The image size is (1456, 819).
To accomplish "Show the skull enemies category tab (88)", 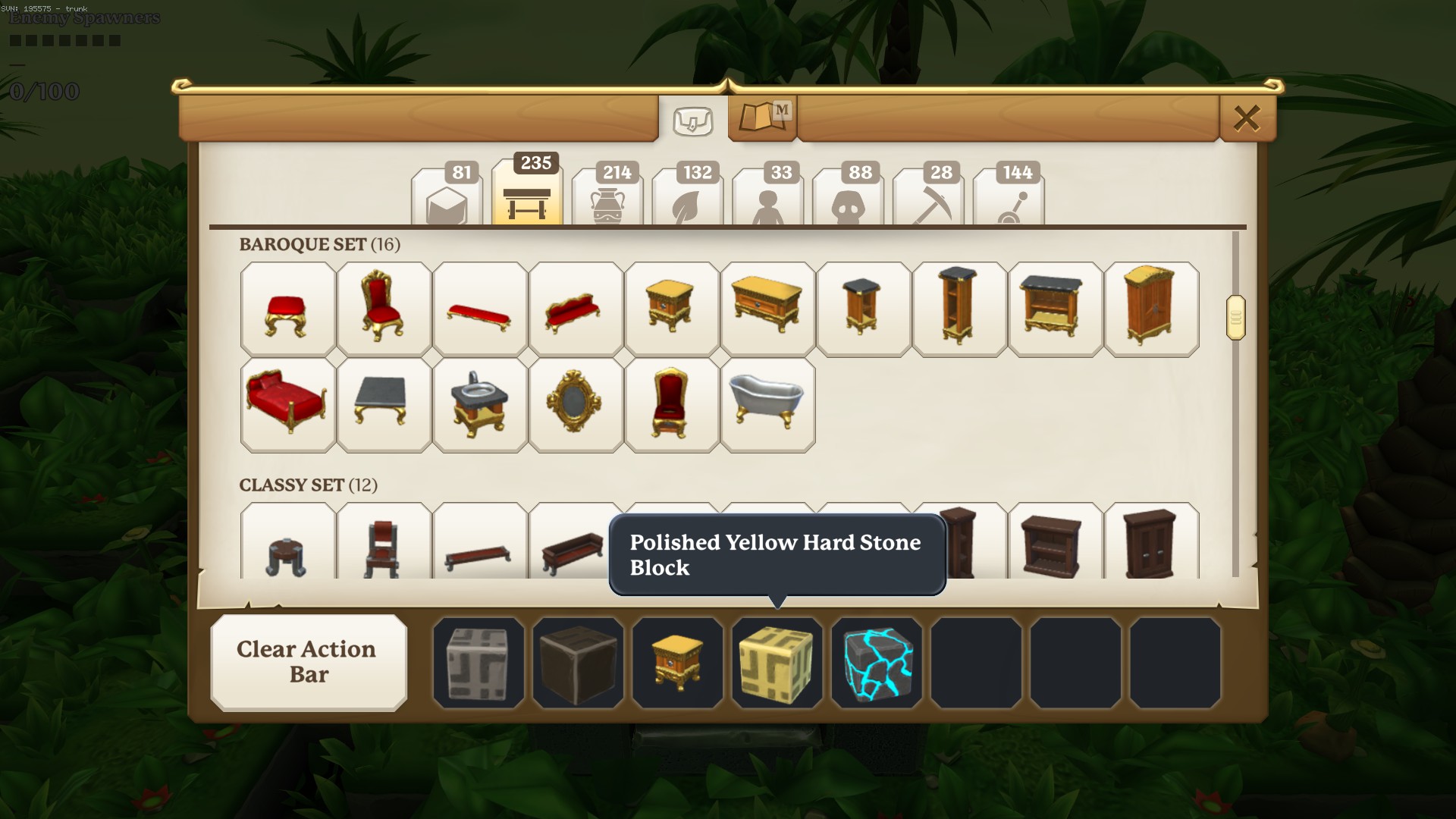I will (x=848, y=199).
